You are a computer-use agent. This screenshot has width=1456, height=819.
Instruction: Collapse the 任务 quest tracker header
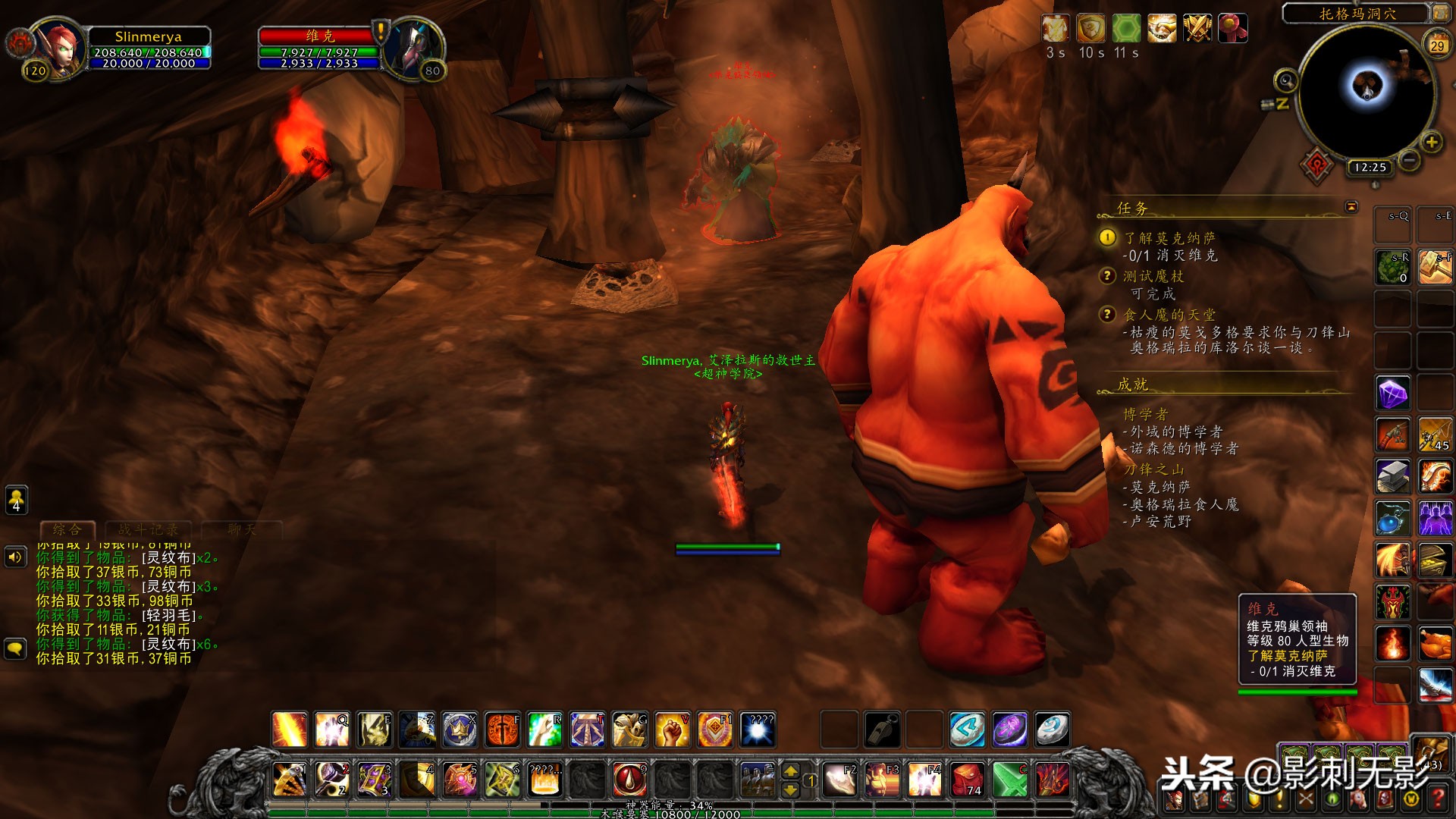[1351, 207]
